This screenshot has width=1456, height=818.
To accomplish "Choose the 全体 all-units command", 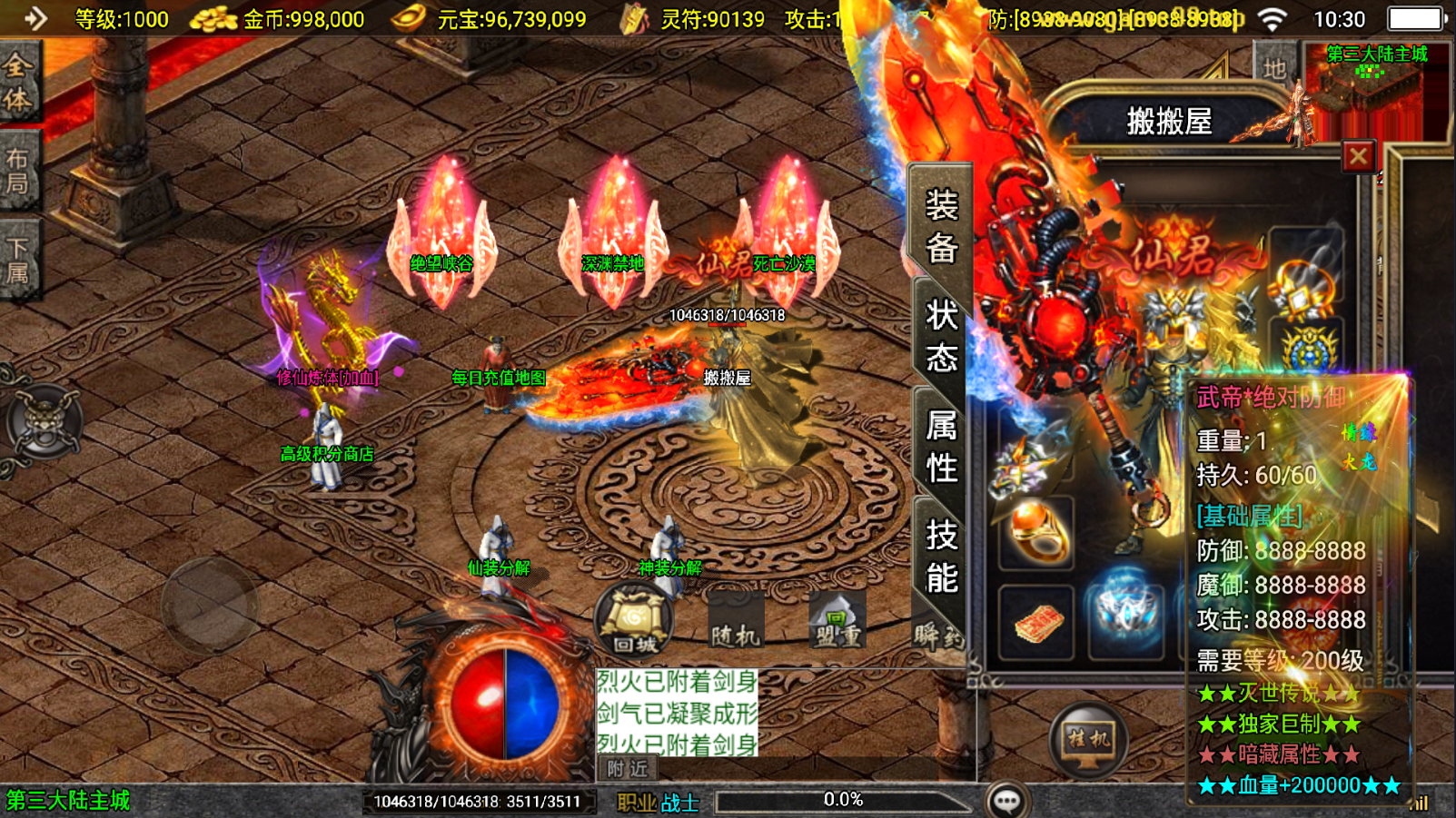I will point(18,83).
